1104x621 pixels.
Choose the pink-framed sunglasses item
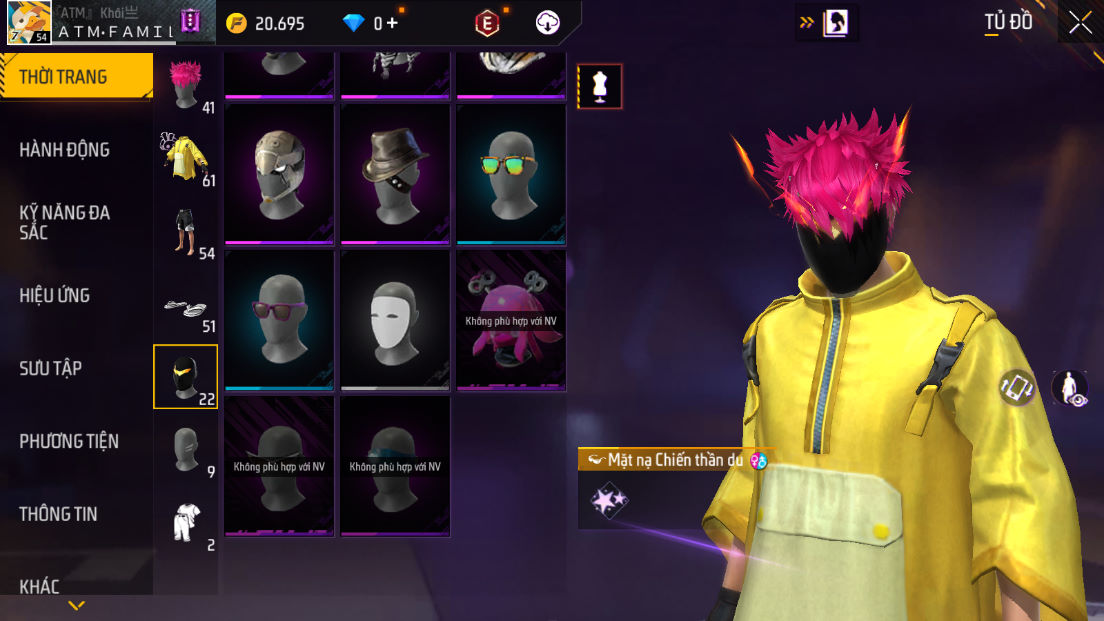281,319
